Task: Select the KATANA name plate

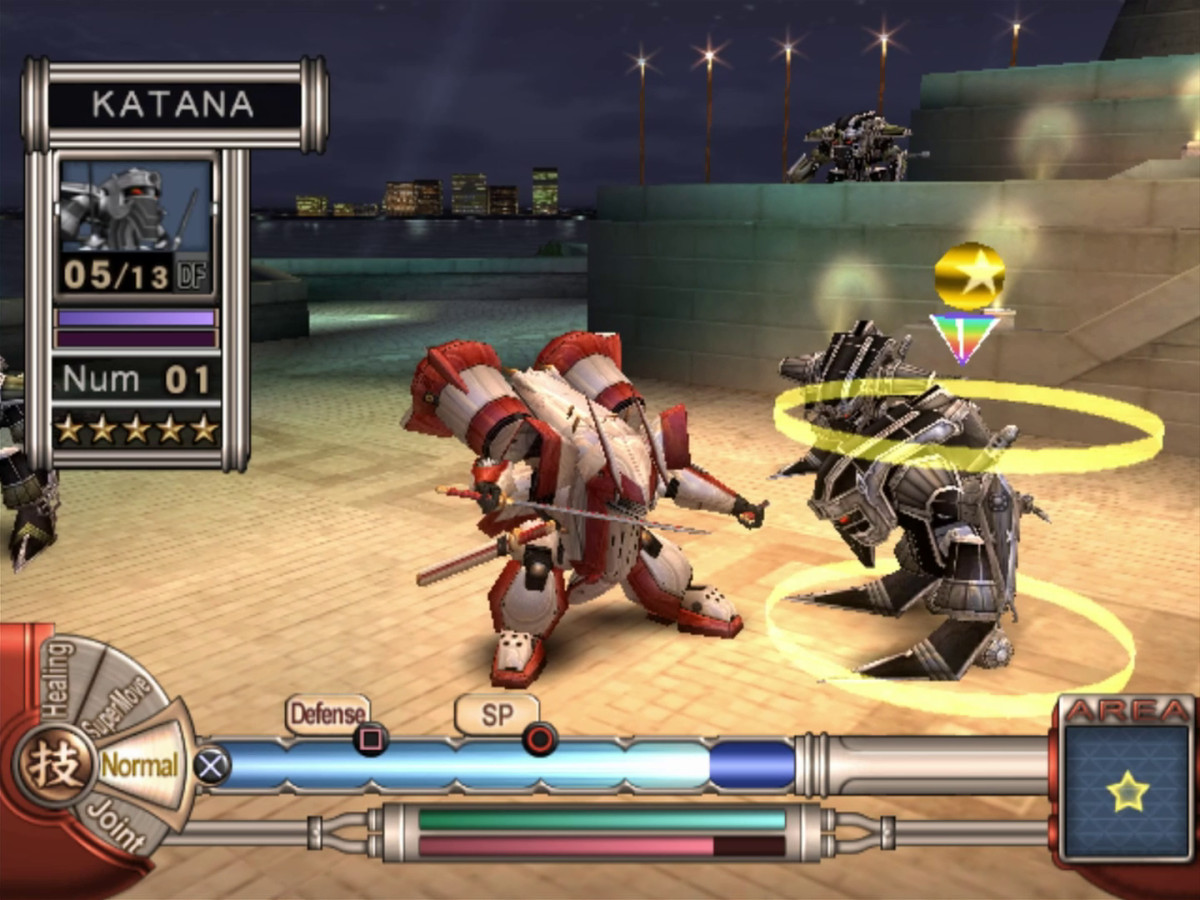Action: click(175, 104)
